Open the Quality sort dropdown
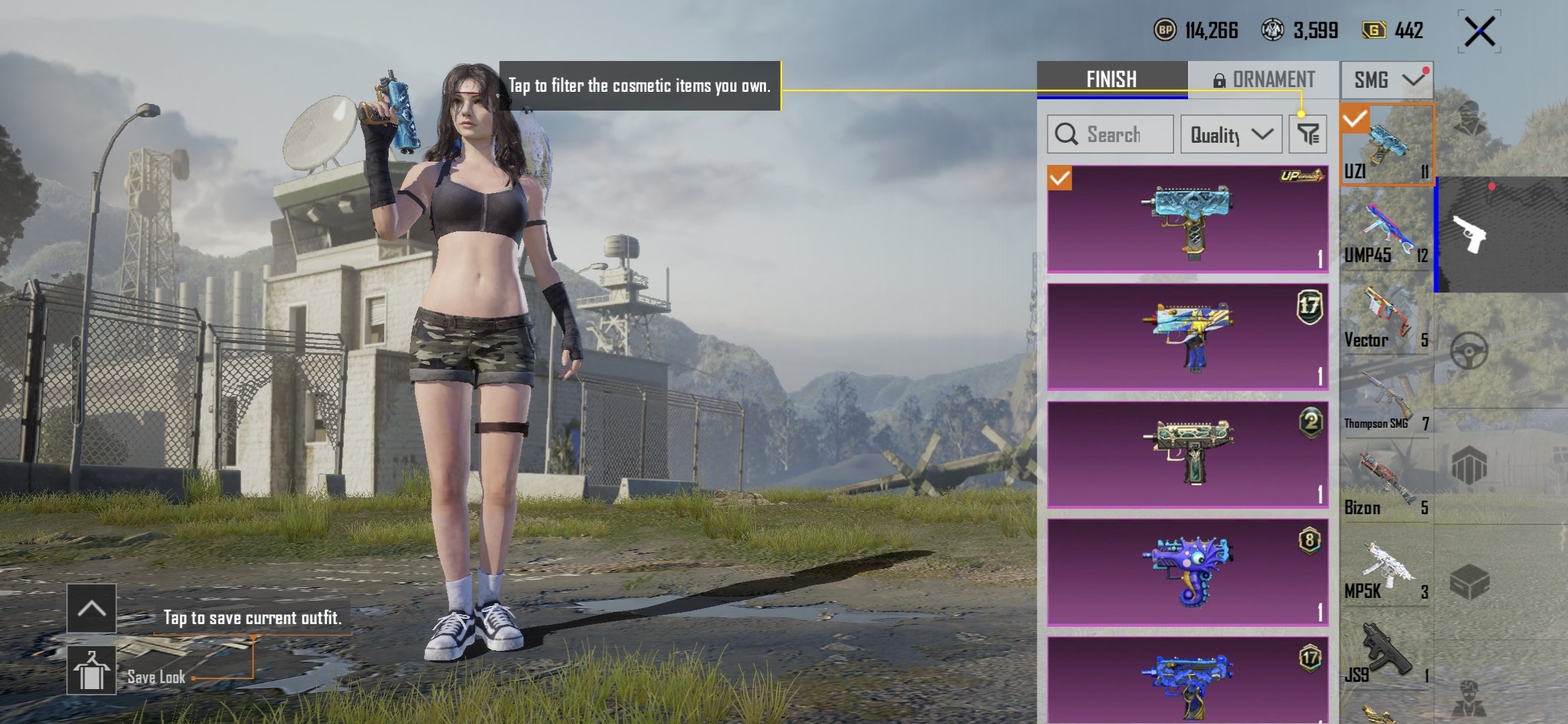Viewport: 1568px width, 724px height. point(1231,134)
